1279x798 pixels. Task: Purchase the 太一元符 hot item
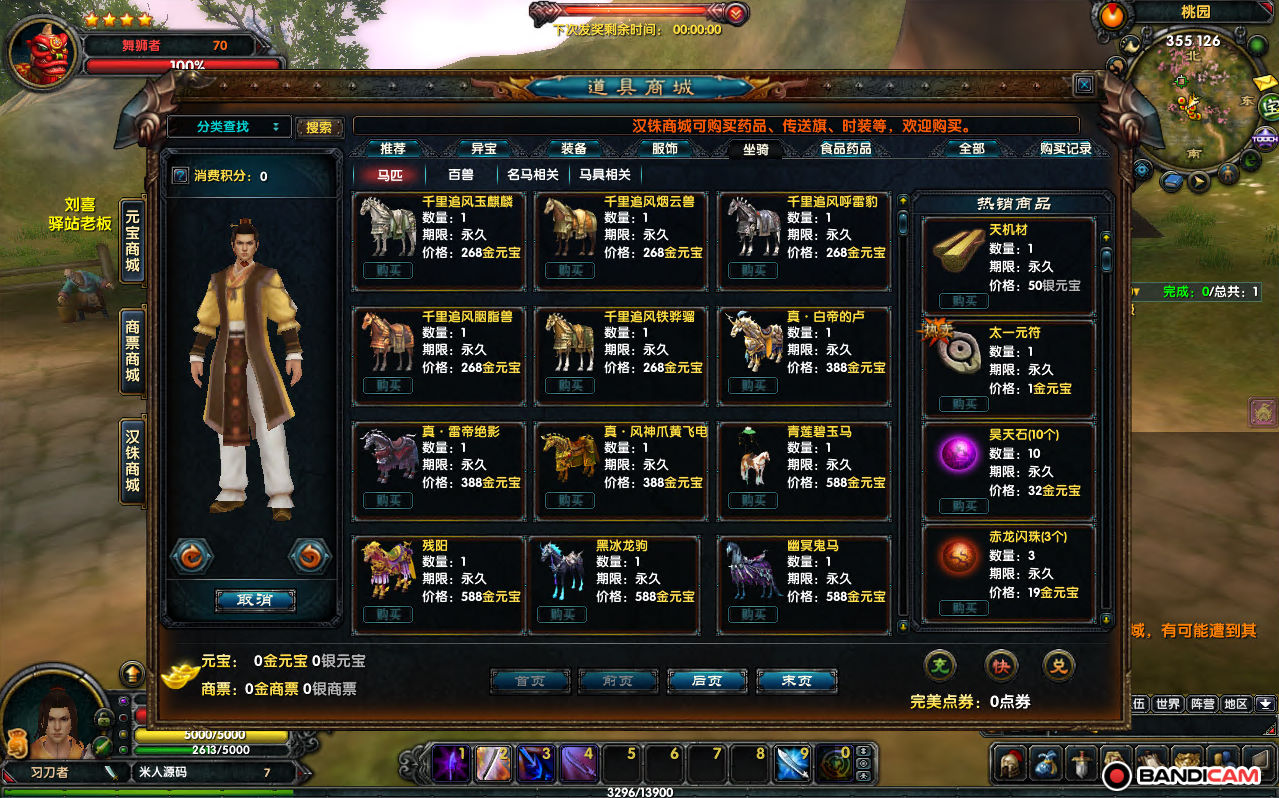pyautogui.click(x=964, y=404)
